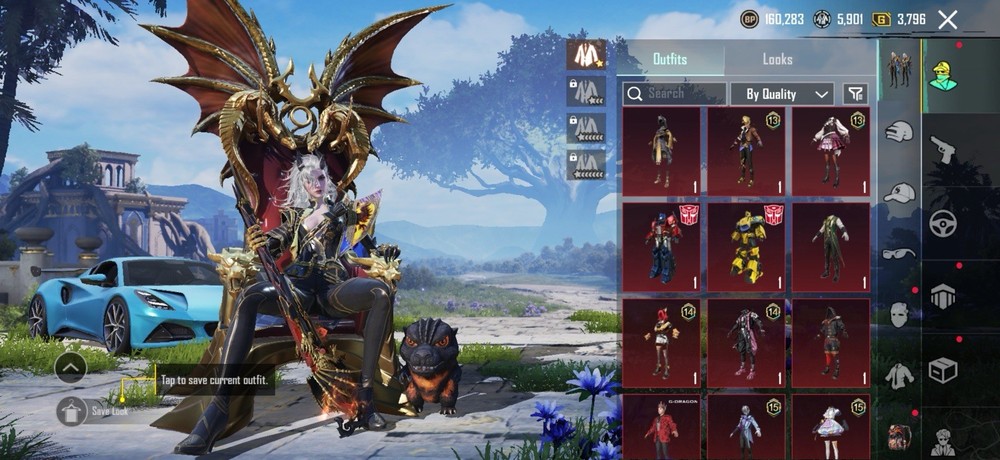Select the Optimus Prime outfit
Screen dimensions: 1000x460
click(x=661, y=246)
